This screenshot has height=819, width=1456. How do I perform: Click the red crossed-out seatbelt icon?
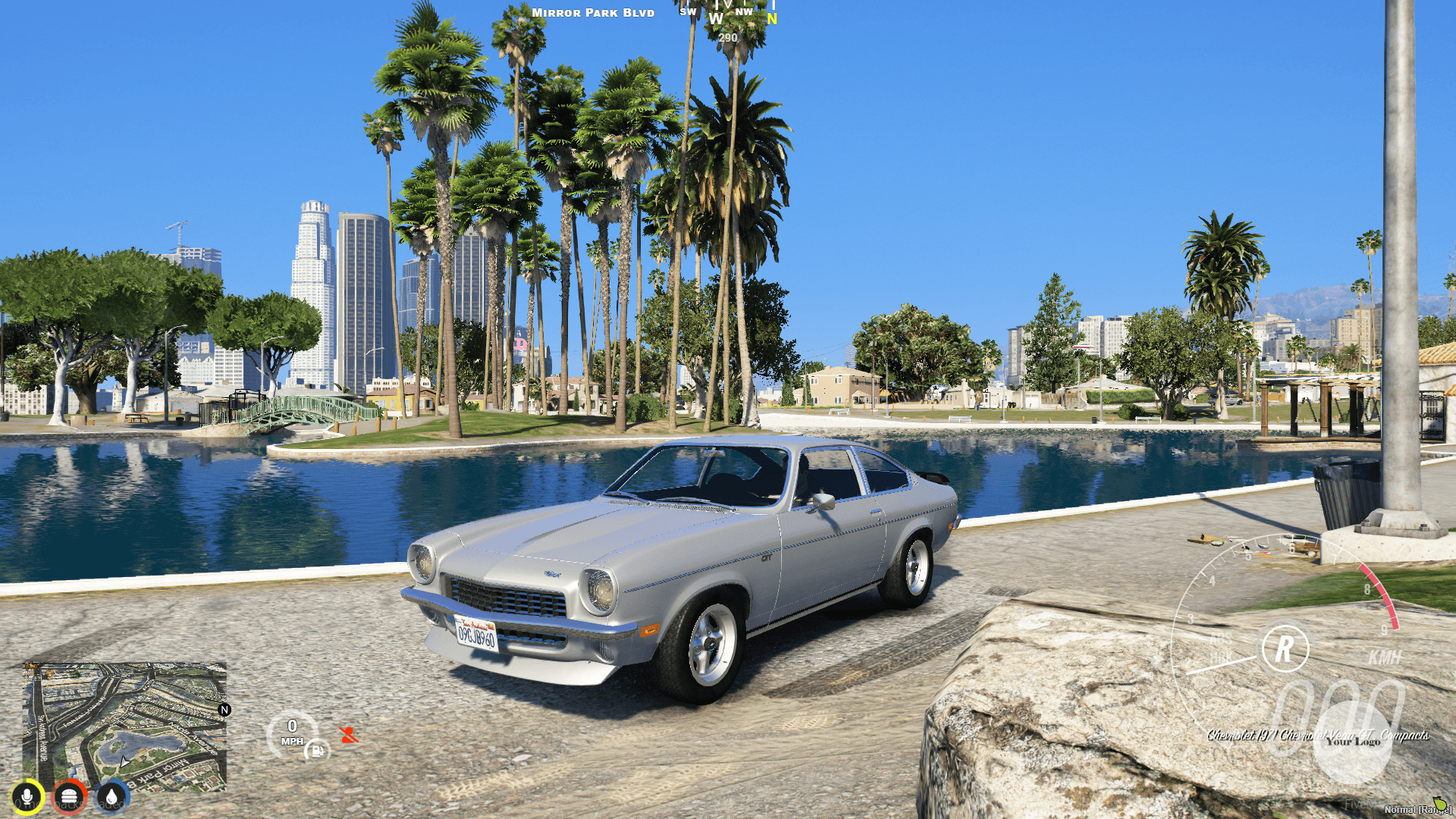[x=349, y=735]
